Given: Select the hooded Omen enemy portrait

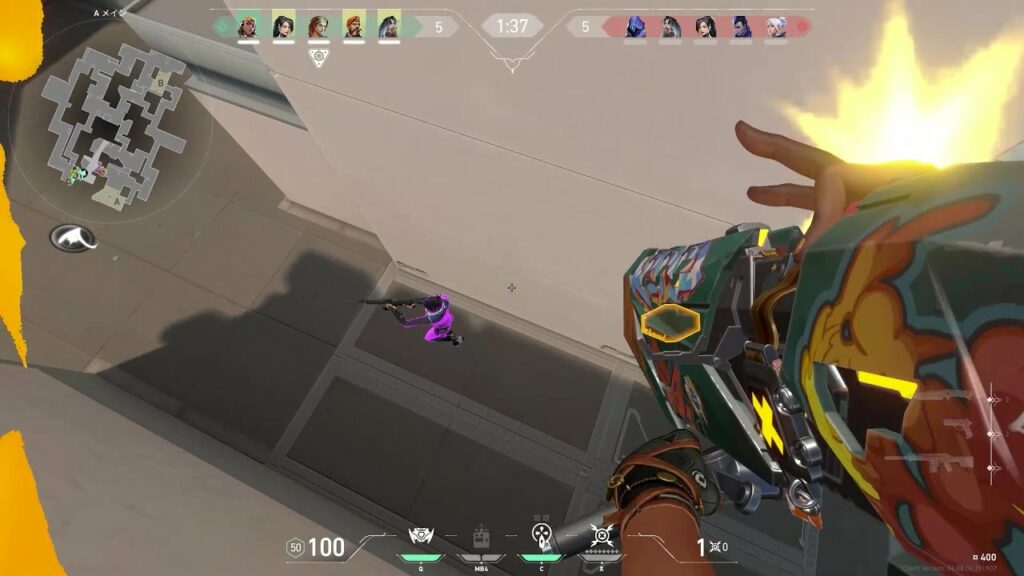Looking at the screenshot, I should (x=635, y=27).
